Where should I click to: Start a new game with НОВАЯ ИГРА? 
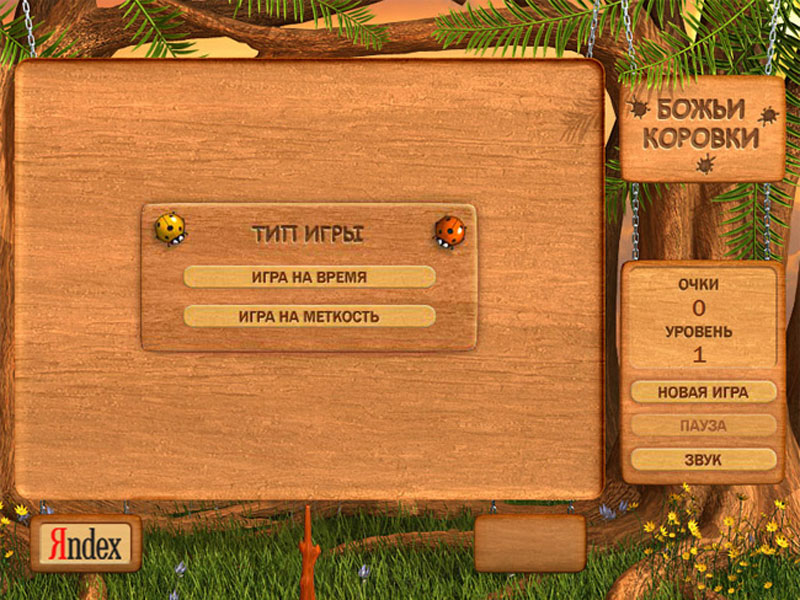703,392
